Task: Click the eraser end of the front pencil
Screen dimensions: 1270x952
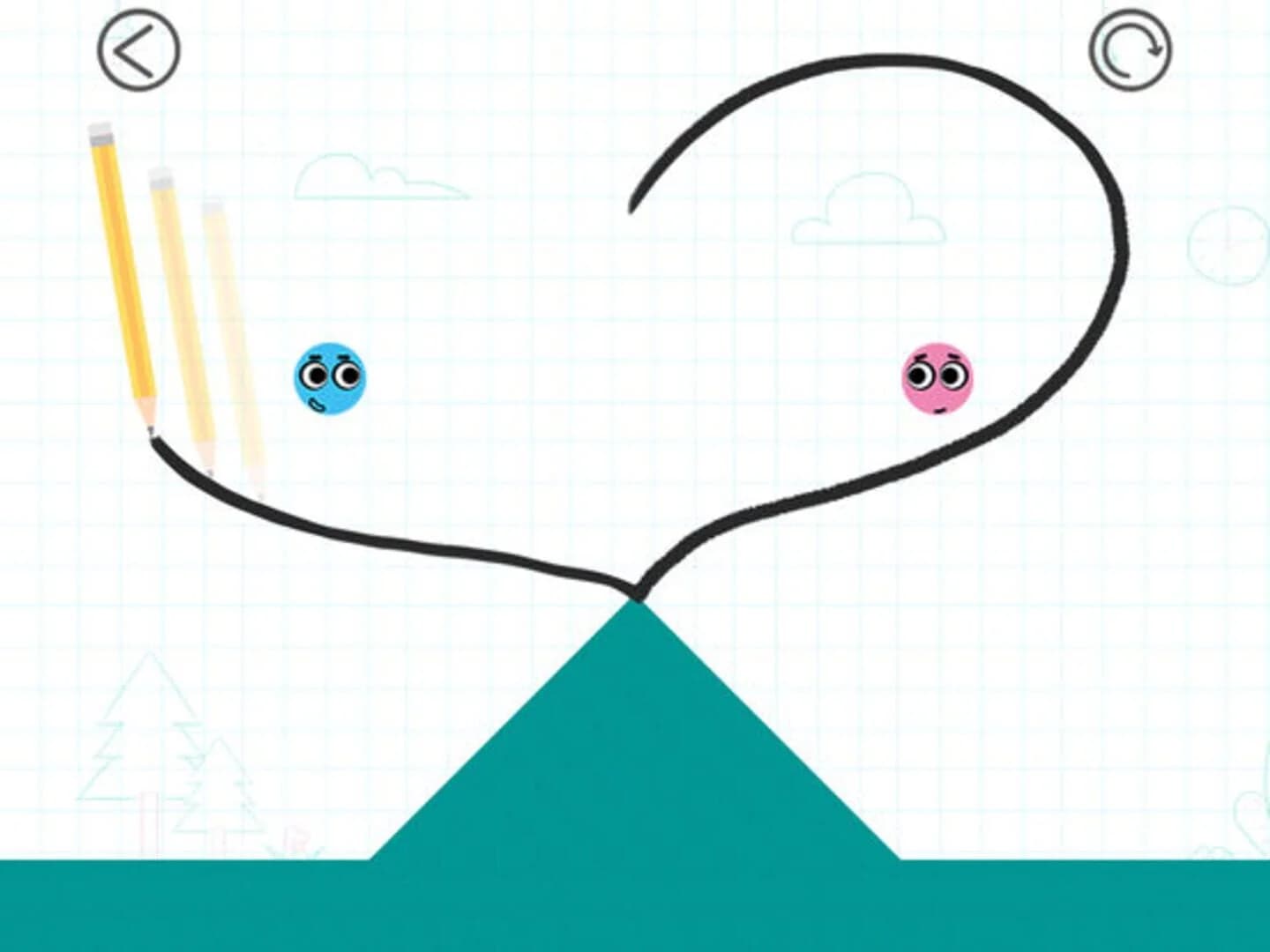Action: click(100, 132)
